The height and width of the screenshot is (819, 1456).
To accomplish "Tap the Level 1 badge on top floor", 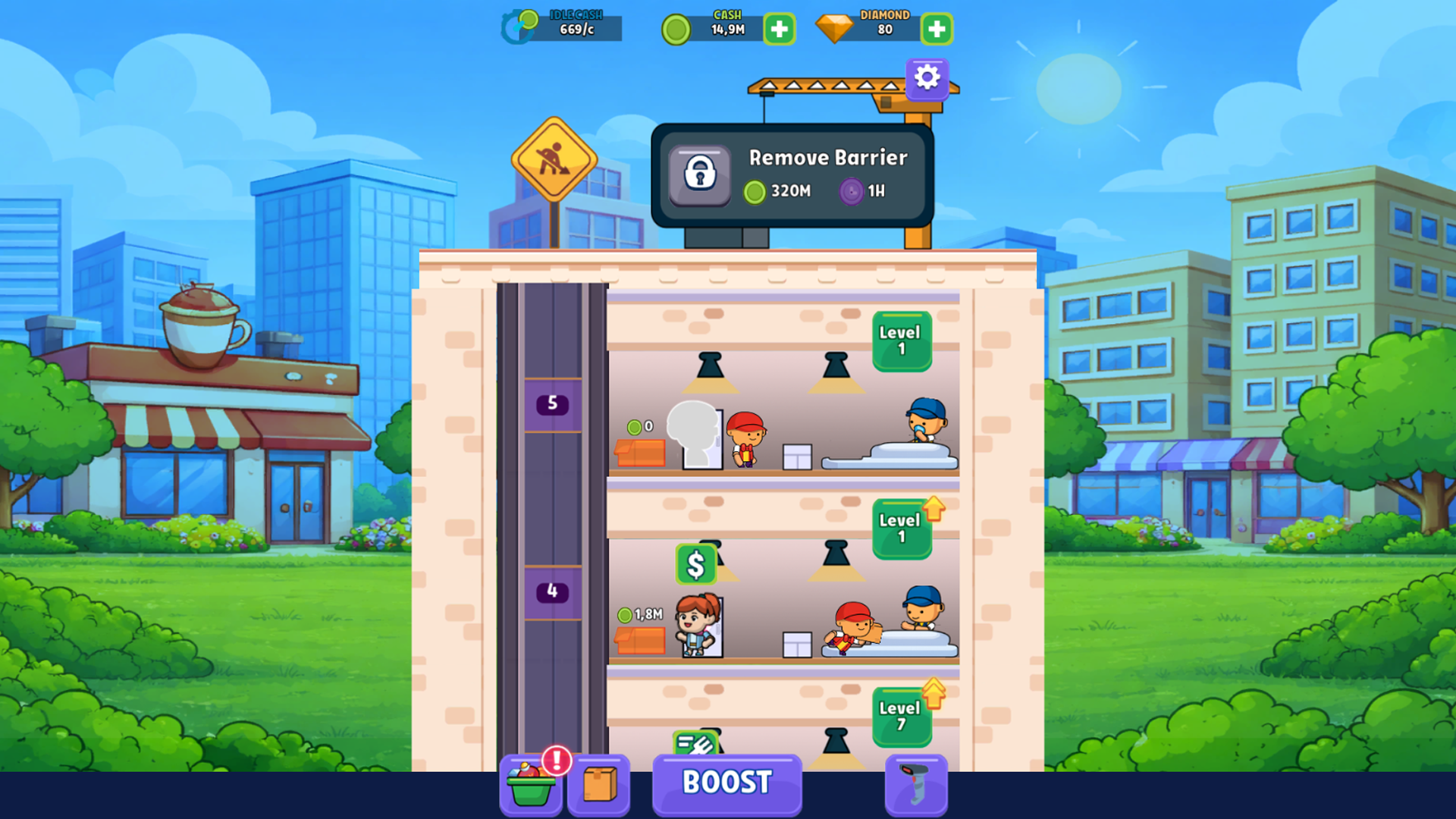I will [x=902, y=340].
